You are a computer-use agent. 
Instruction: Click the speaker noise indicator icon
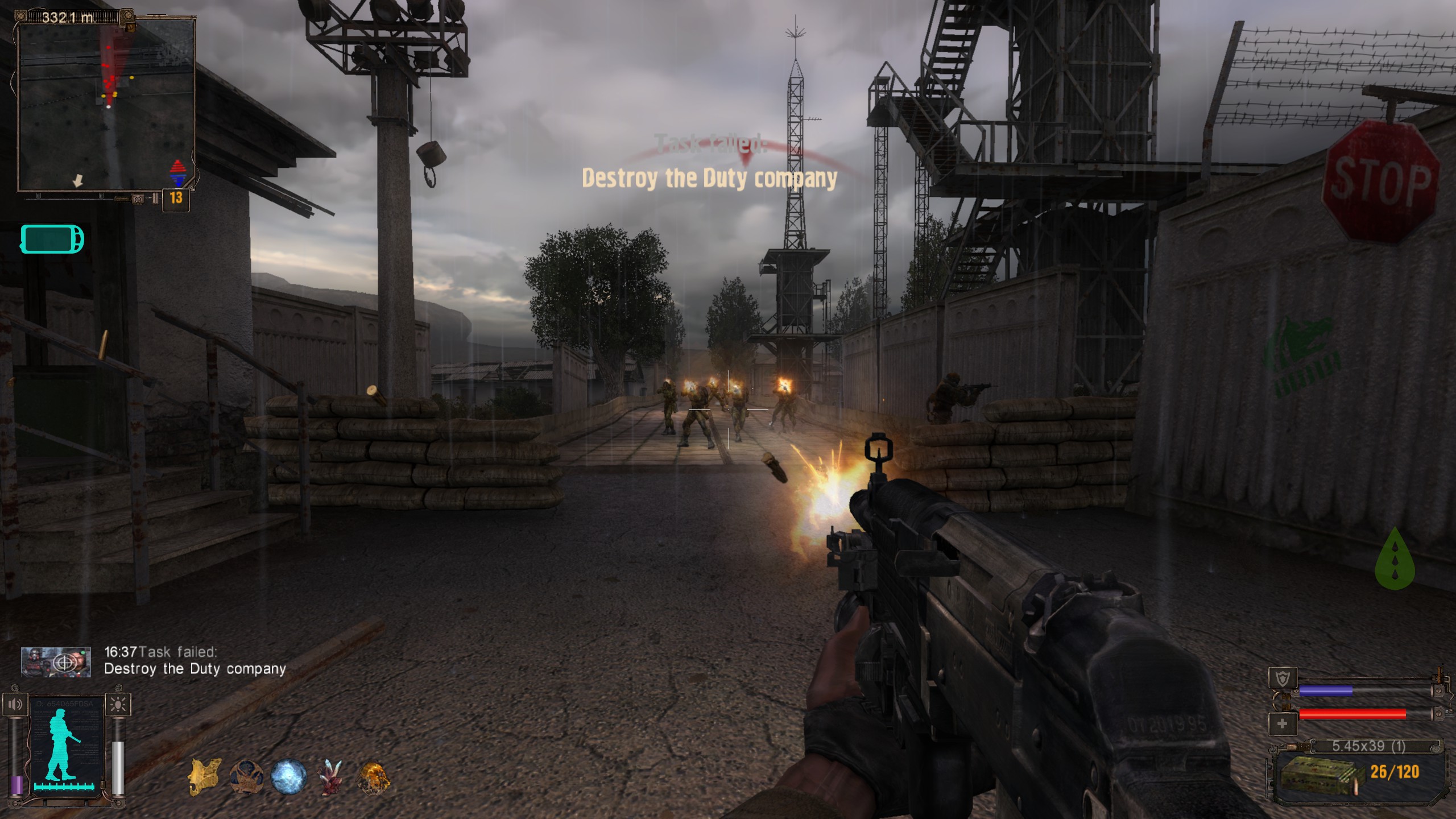(15, 705)
